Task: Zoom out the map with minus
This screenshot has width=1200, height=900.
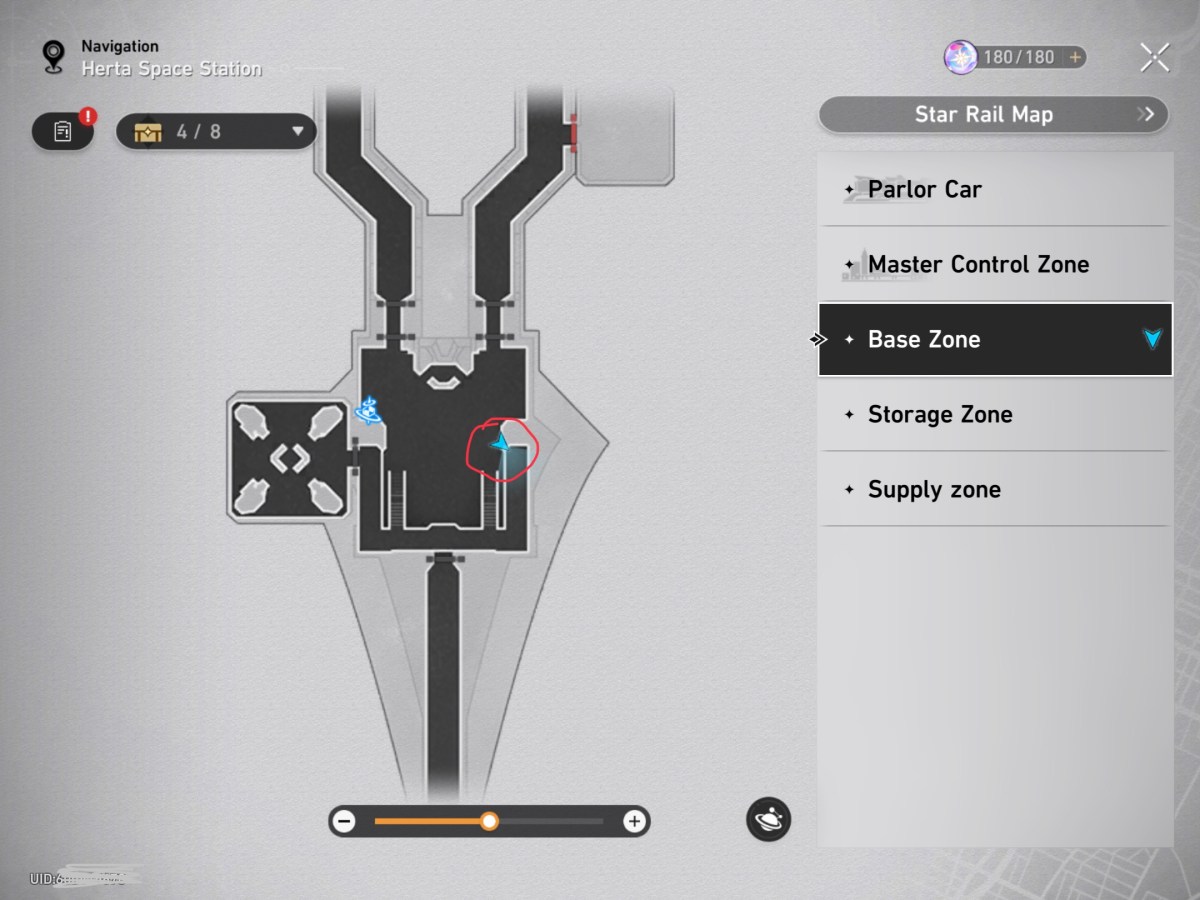Action: click(x=345, y=822)
